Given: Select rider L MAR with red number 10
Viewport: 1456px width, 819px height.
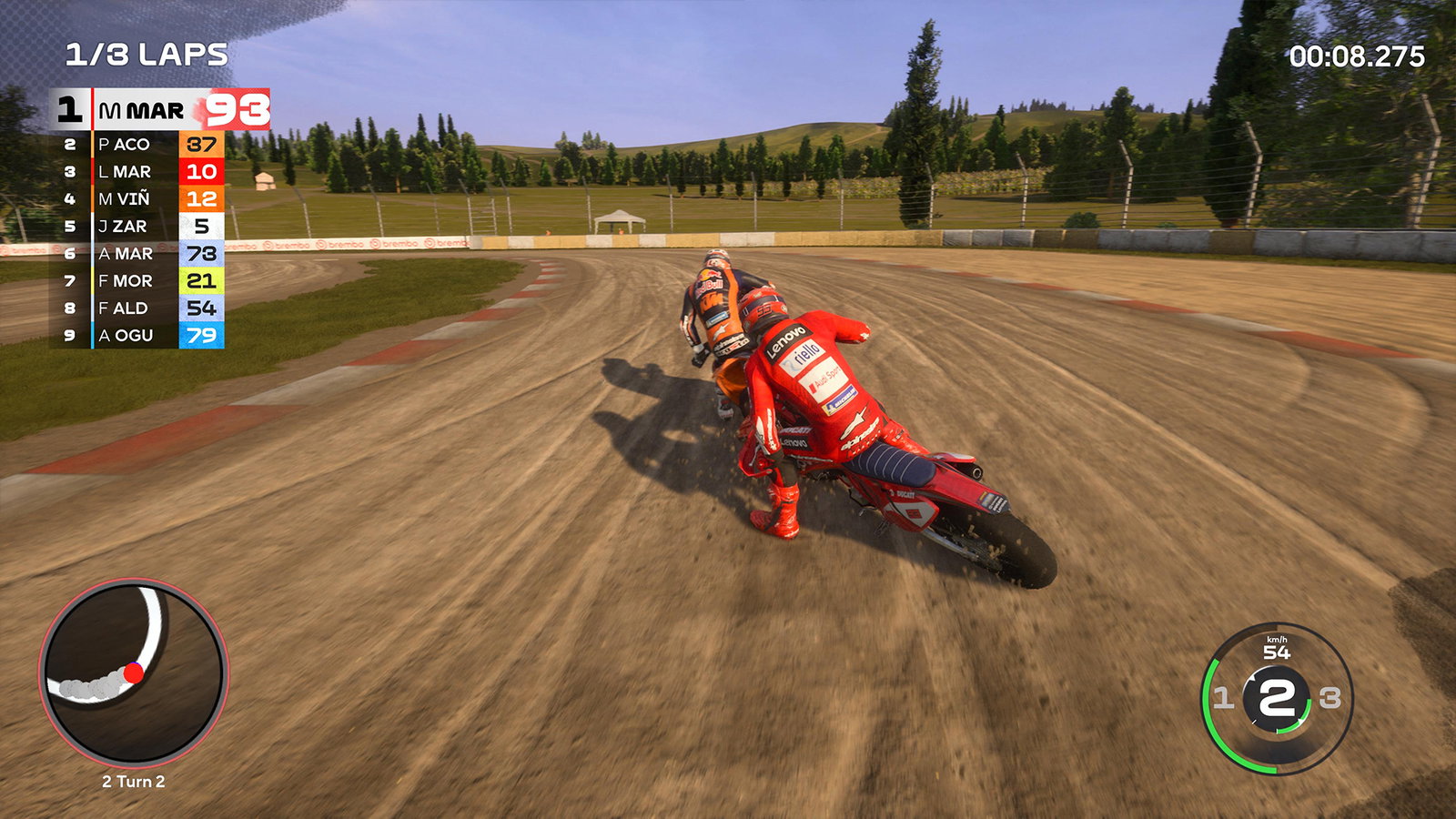Looking at the screenshot, I should (x=127, y=170).
